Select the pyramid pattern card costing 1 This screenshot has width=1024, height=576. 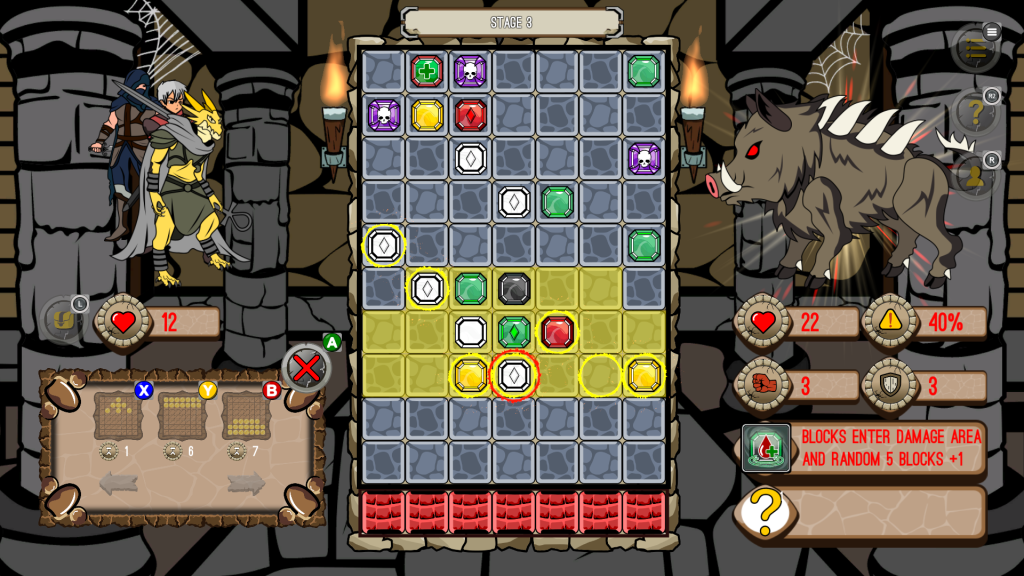click(119, 415)
